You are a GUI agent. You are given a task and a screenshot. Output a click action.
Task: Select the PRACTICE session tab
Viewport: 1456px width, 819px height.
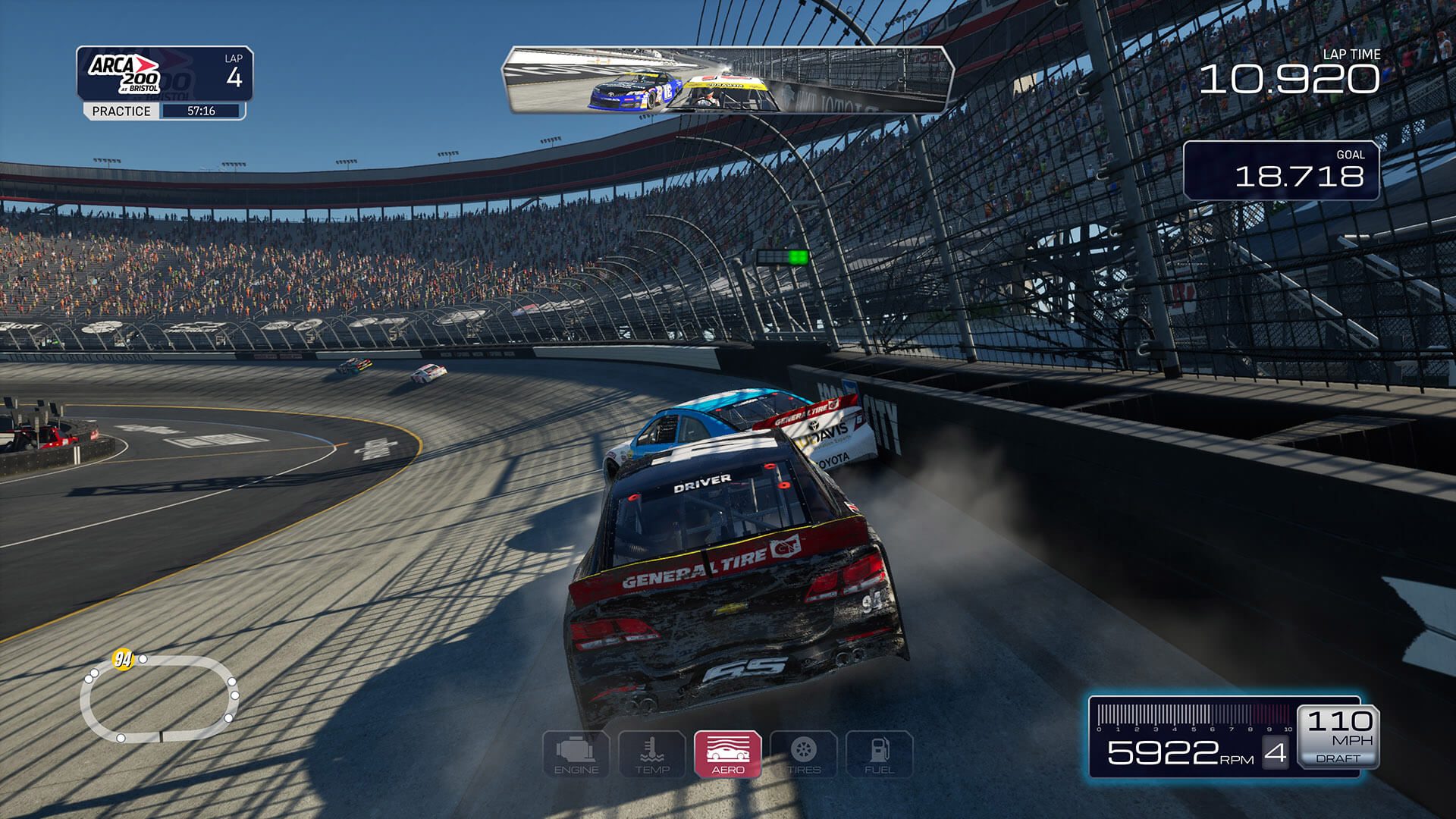121,112
